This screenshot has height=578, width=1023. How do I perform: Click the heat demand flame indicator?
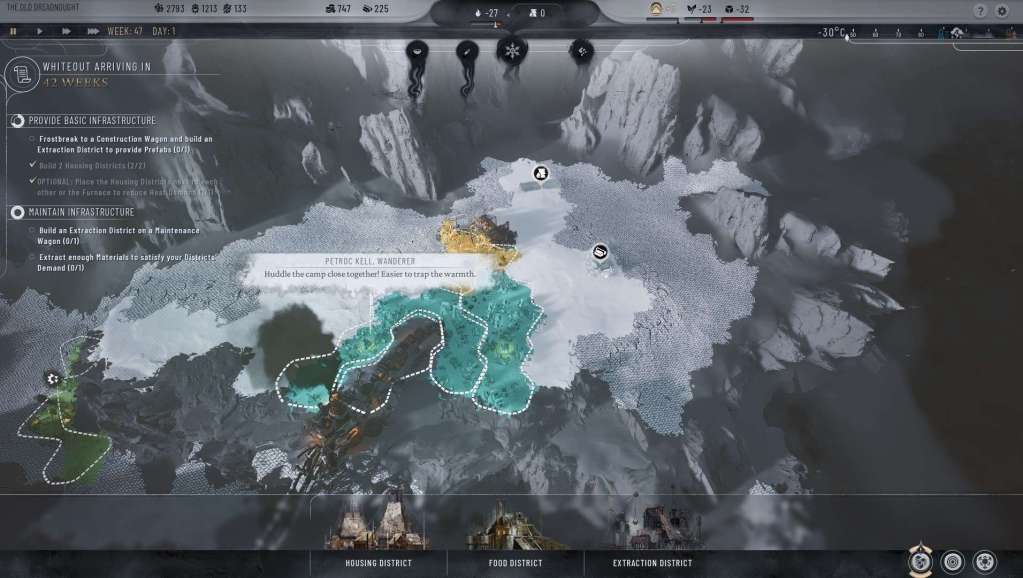(x=480, y=14)
